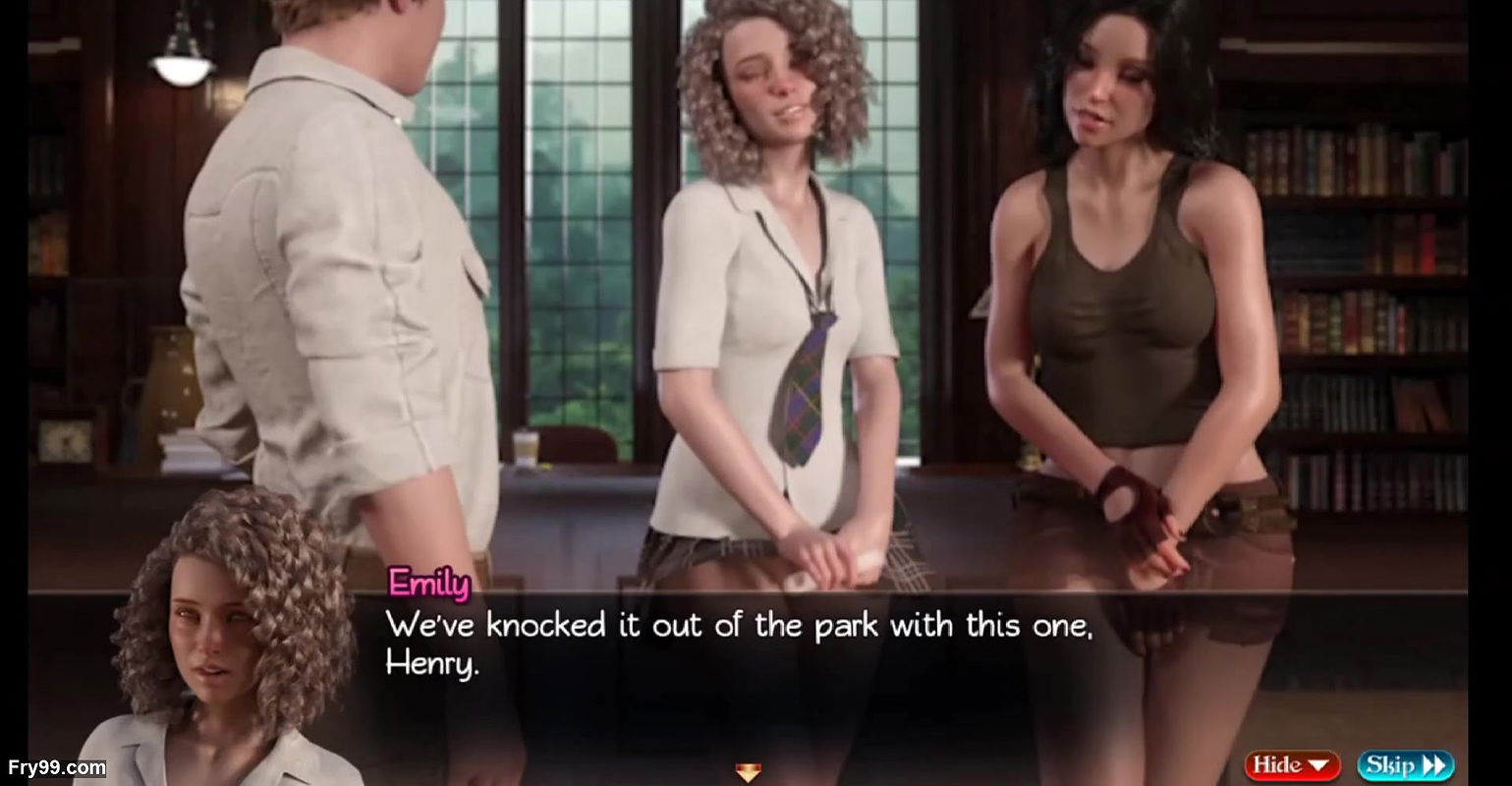Viewport: 1512px width, 786px height.
Task: Select the Emily speaker tag above the dialogue
Action: coord(429,585)
